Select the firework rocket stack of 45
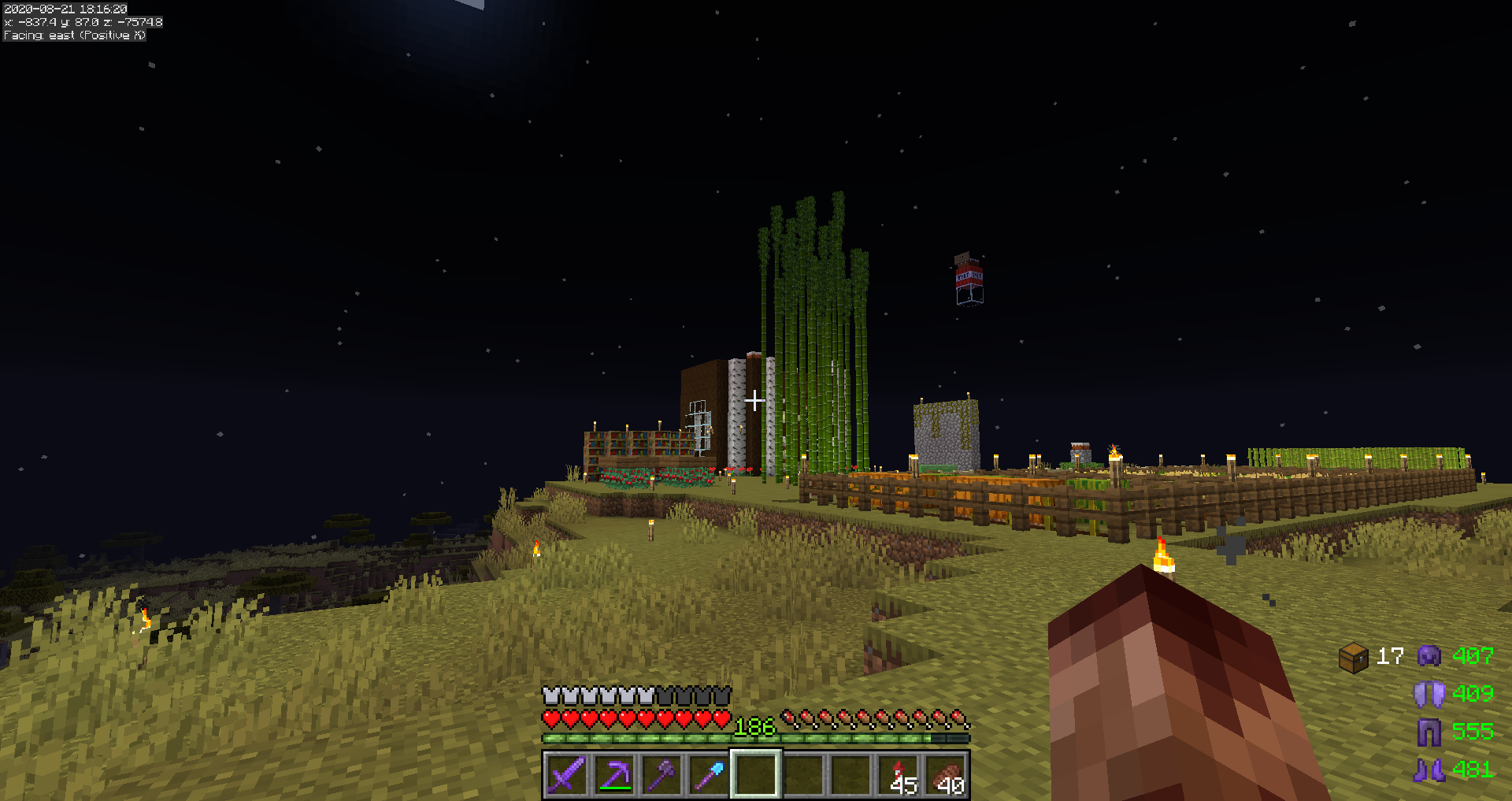Image resolution: width=1512 pixels, height=801 pixels. click(899, 775)
